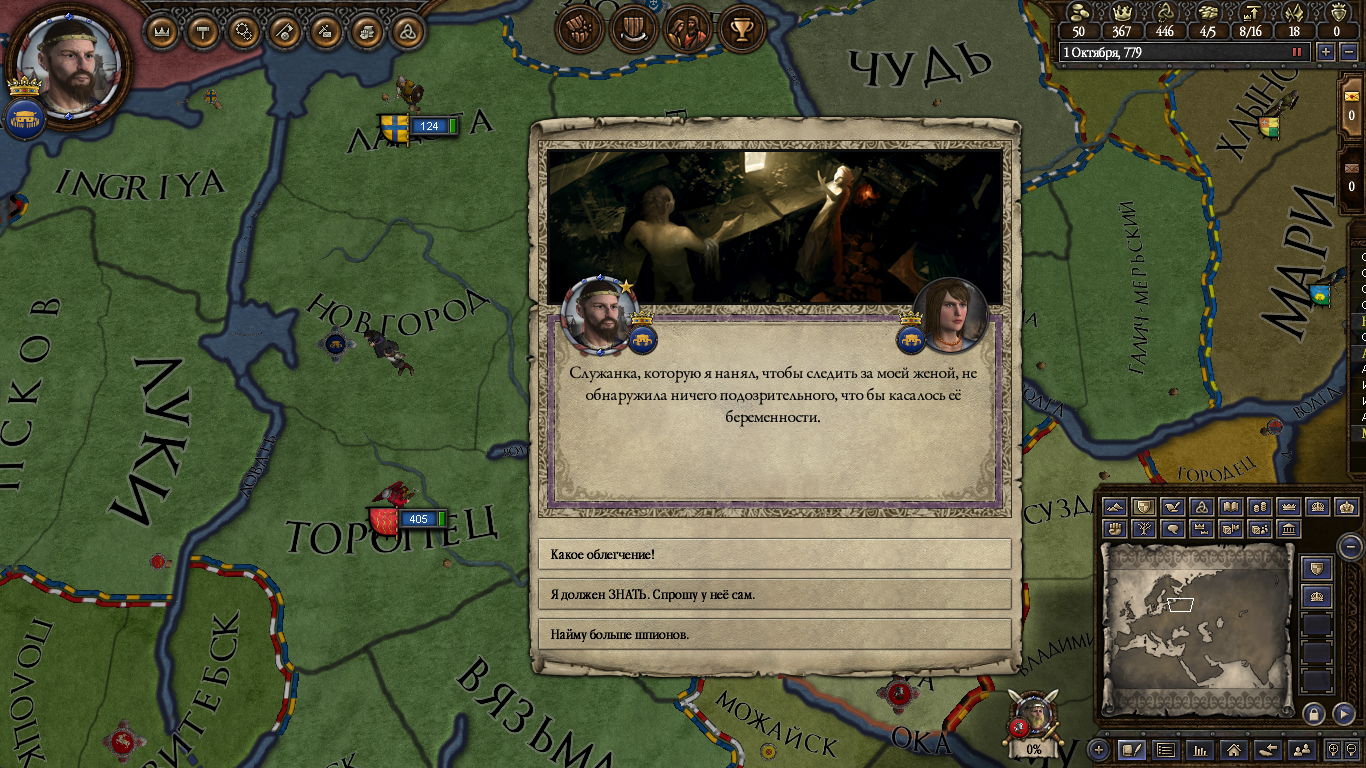Pick the option 'Найму больше шпионов.'
This screenshot has width=1366, height=768.
tap(774, 634)
